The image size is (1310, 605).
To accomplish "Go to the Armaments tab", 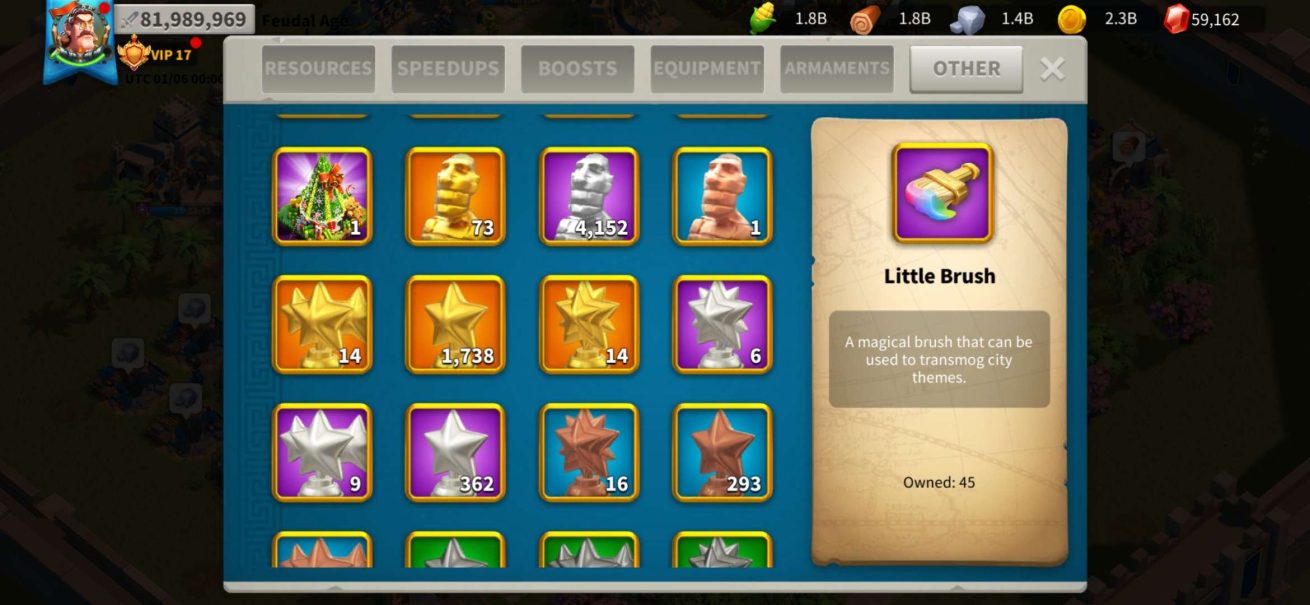I will coord(837,69).
